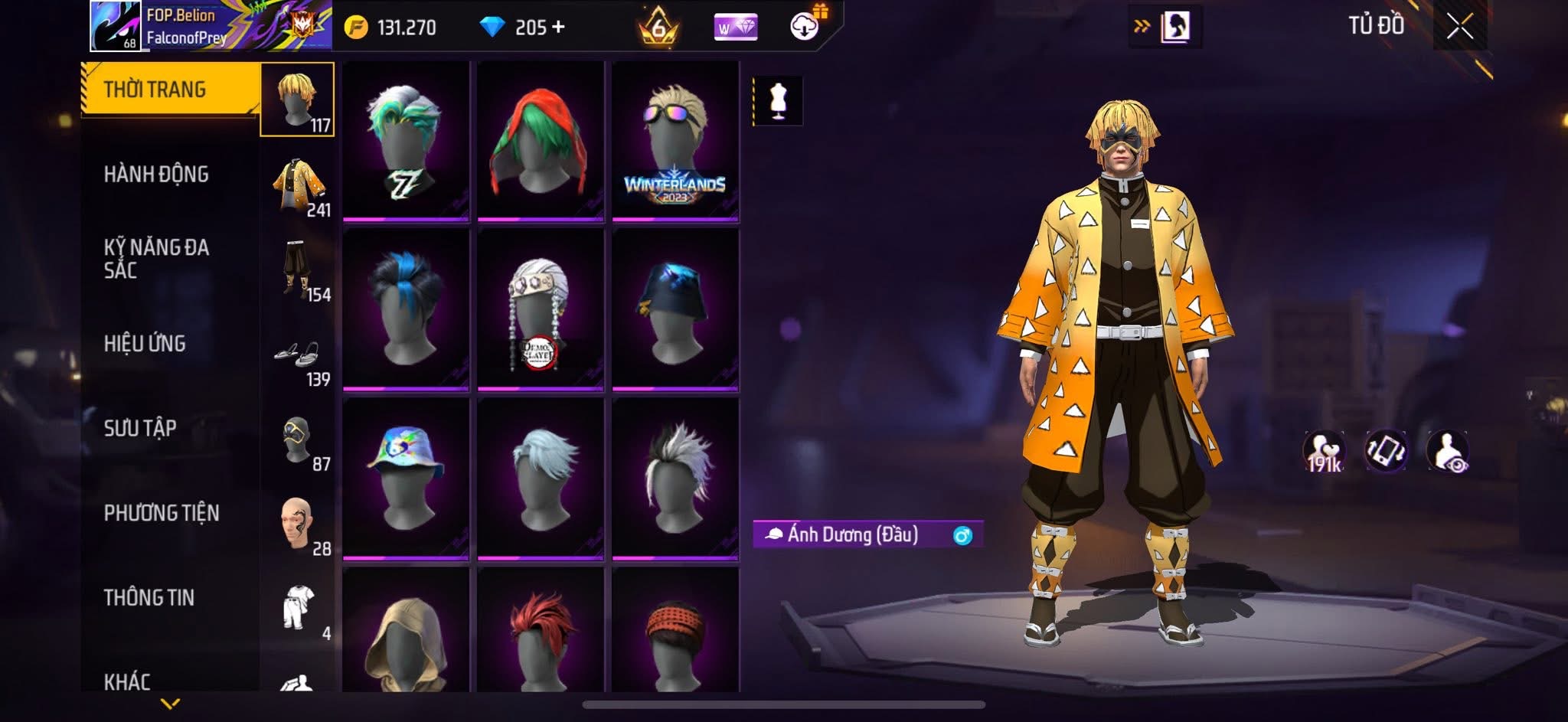Viewport: 1568px width, 722px height.
Task: Select the mask category with 87 items
Action: tap(299, 442)
